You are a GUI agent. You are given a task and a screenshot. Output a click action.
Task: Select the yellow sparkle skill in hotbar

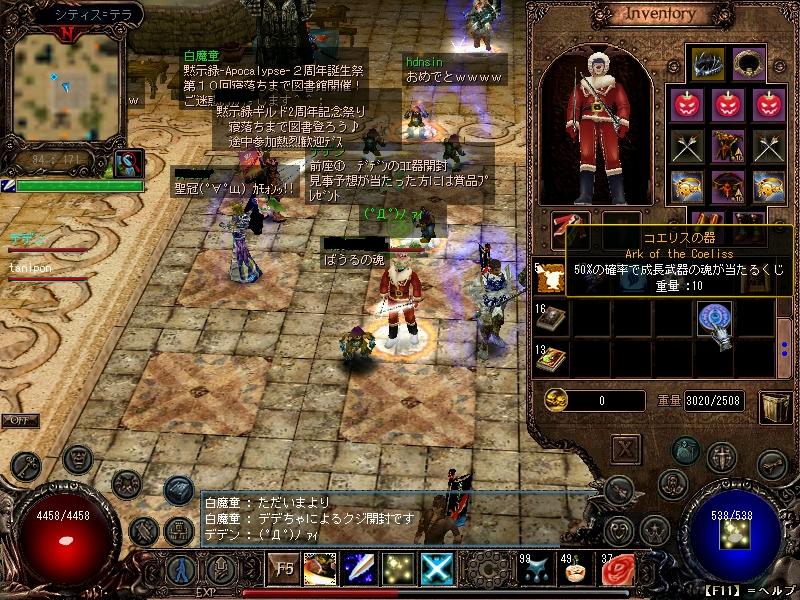(398, 569)
